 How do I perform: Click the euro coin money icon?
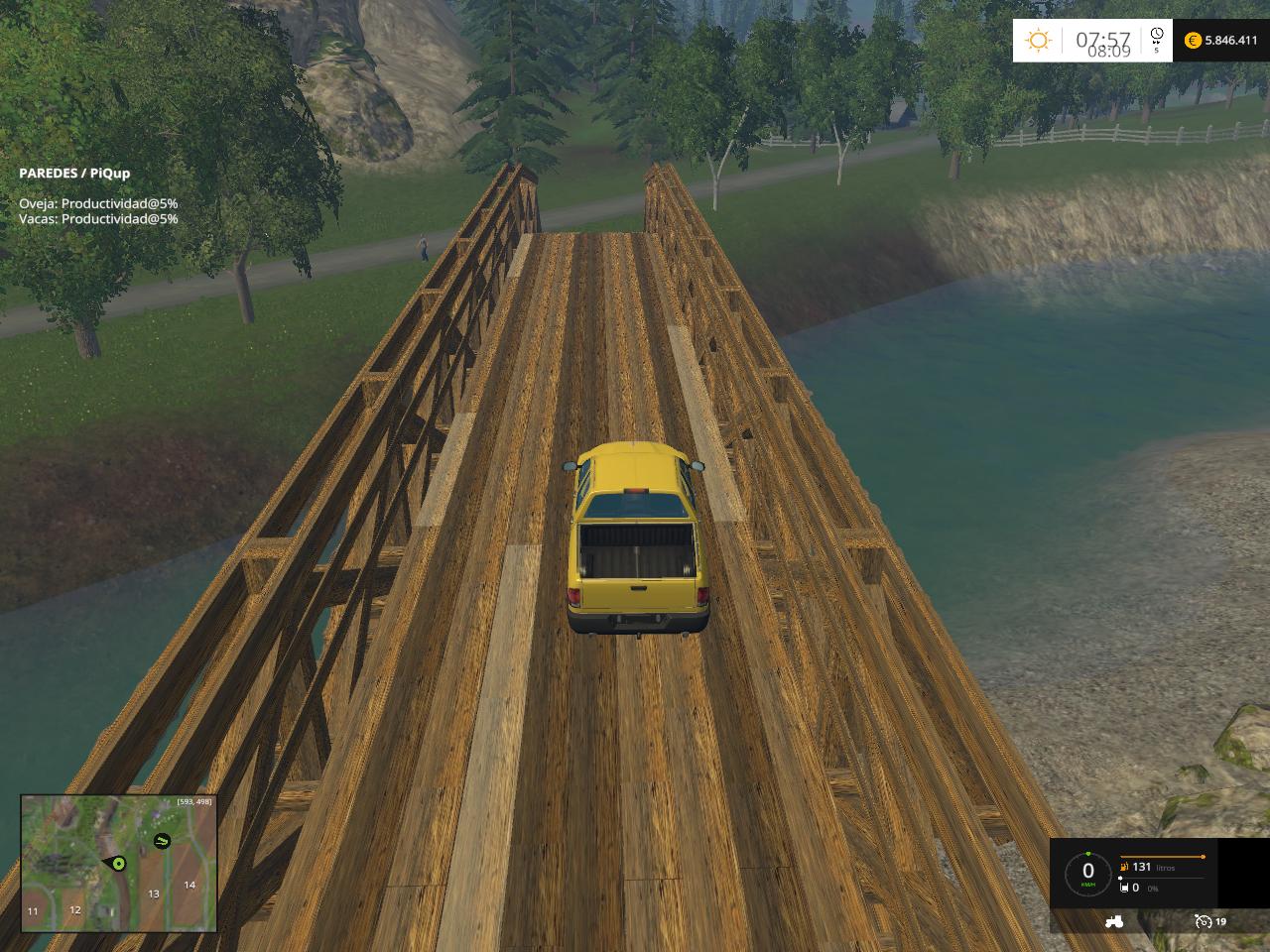tap(1193, 41)
